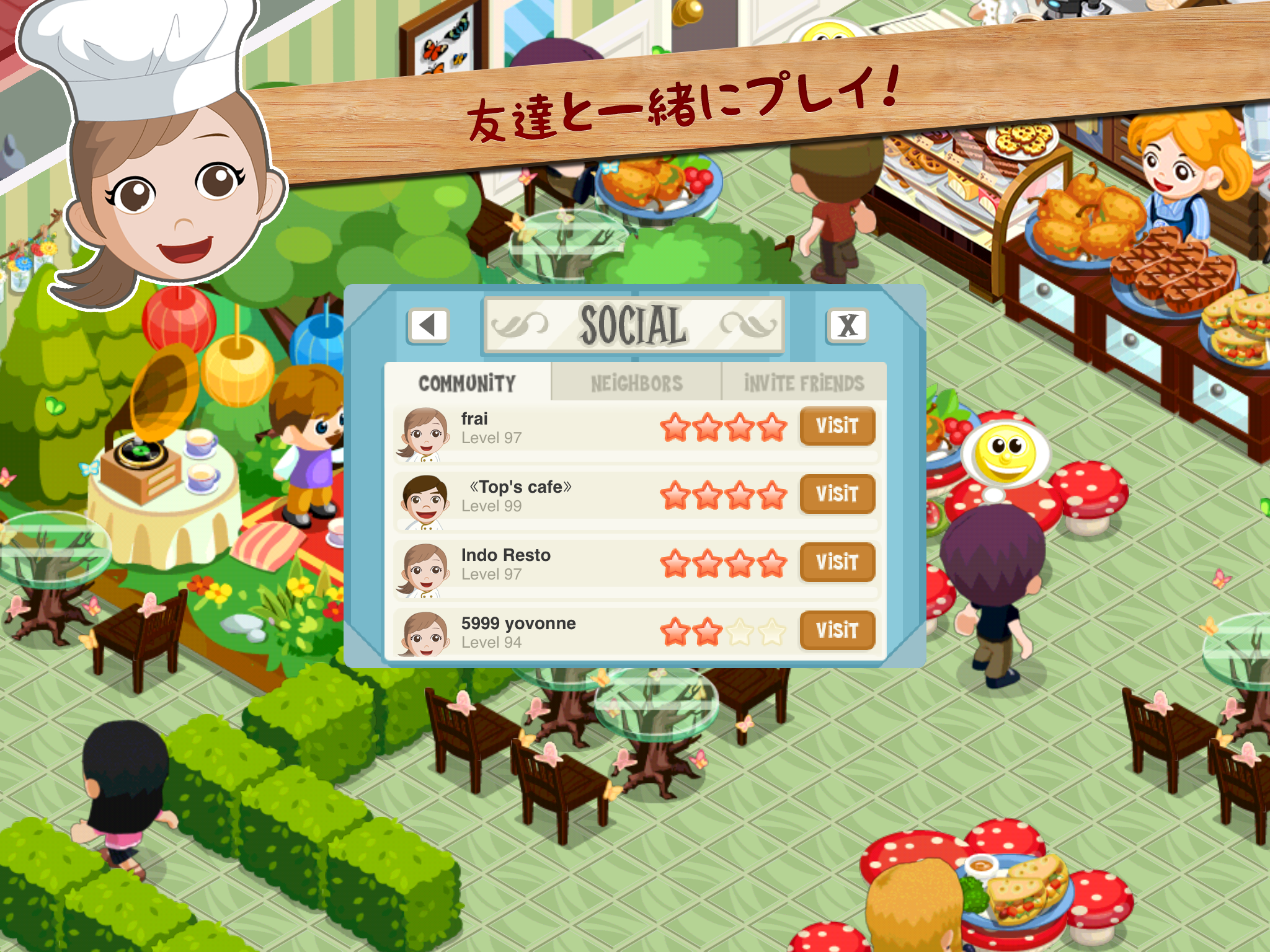This screenshot has height=952, width=1270.
Task: Visit frai's restaurant
Action: (837, 426)
